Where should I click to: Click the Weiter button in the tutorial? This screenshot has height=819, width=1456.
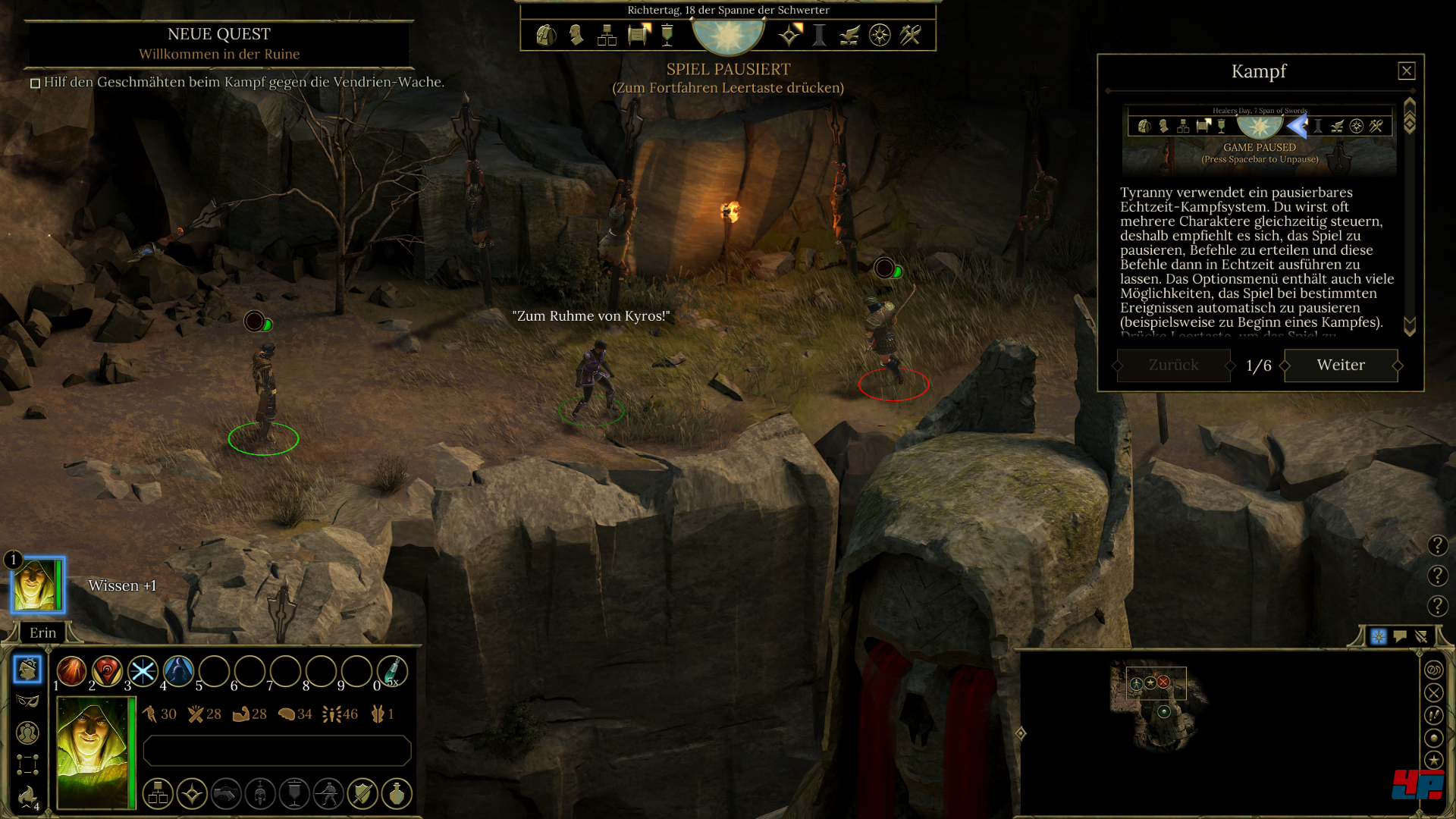[x=1340, y=366]
